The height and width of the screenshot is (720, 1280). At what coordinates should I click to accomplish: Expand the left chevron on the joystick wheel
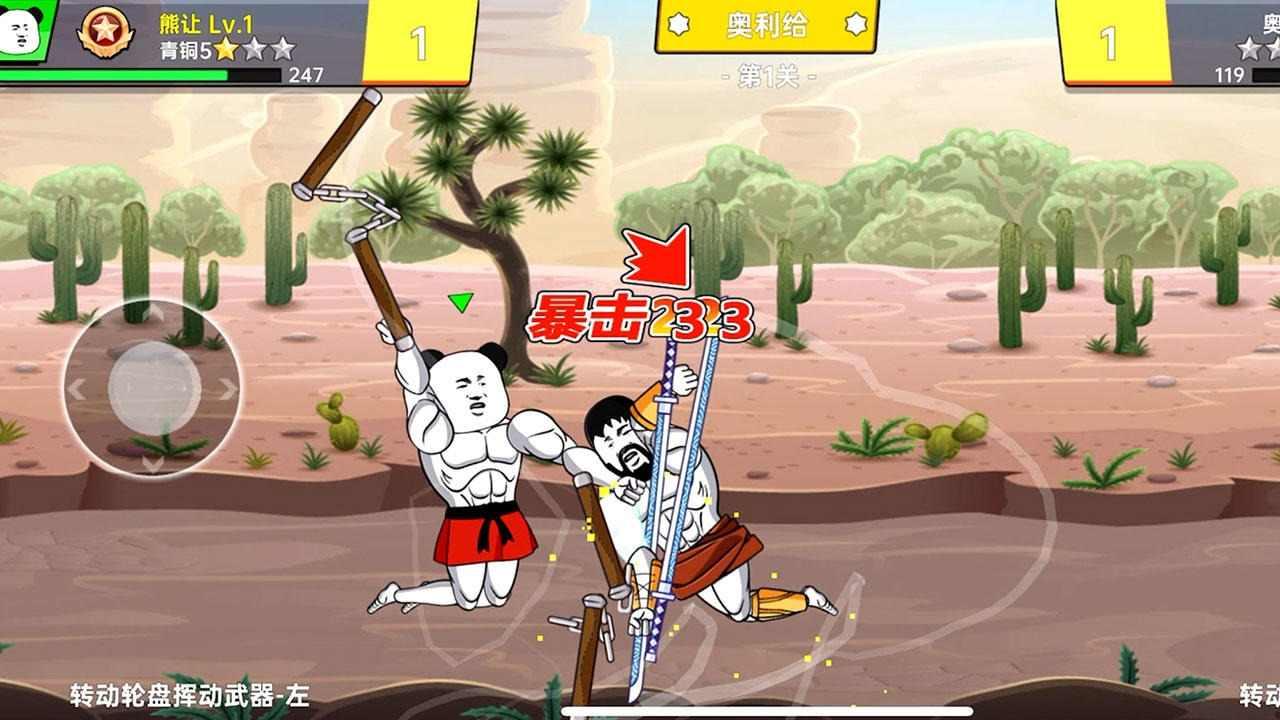pos(77,387)
